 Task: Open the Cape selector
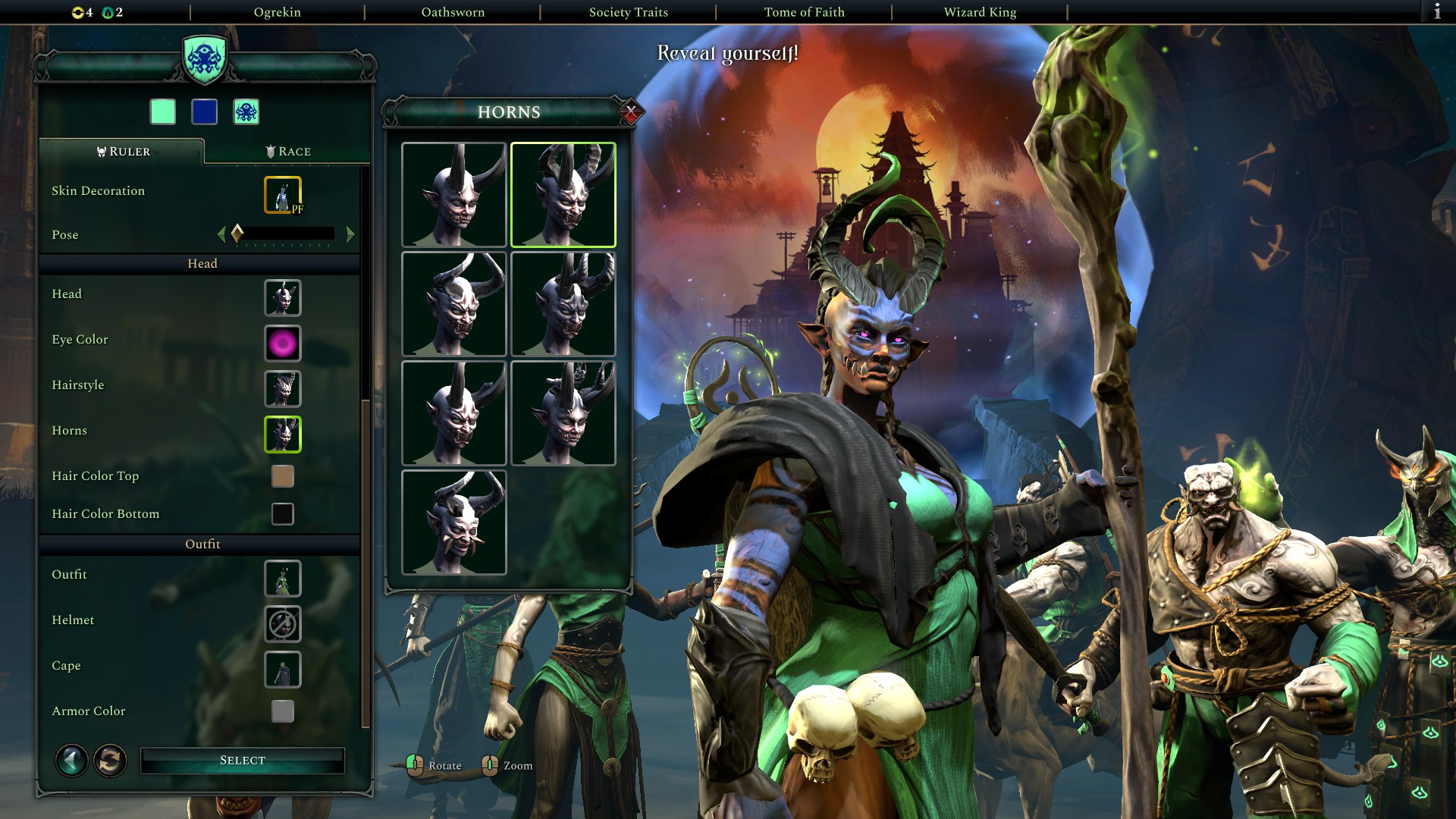[x=282, y=669]
